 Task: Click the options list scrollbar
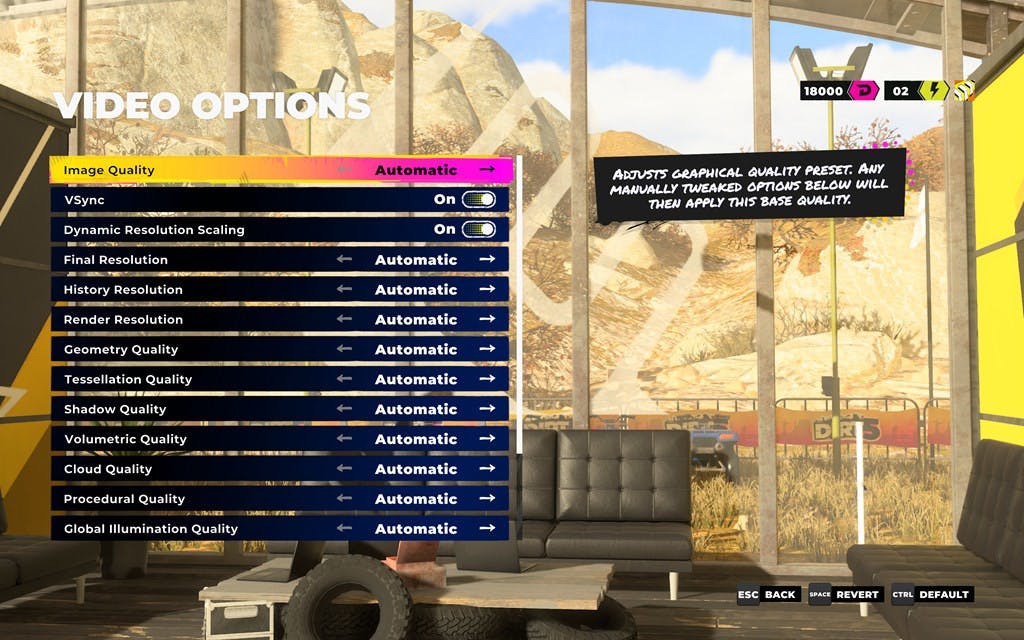[518, 300]
